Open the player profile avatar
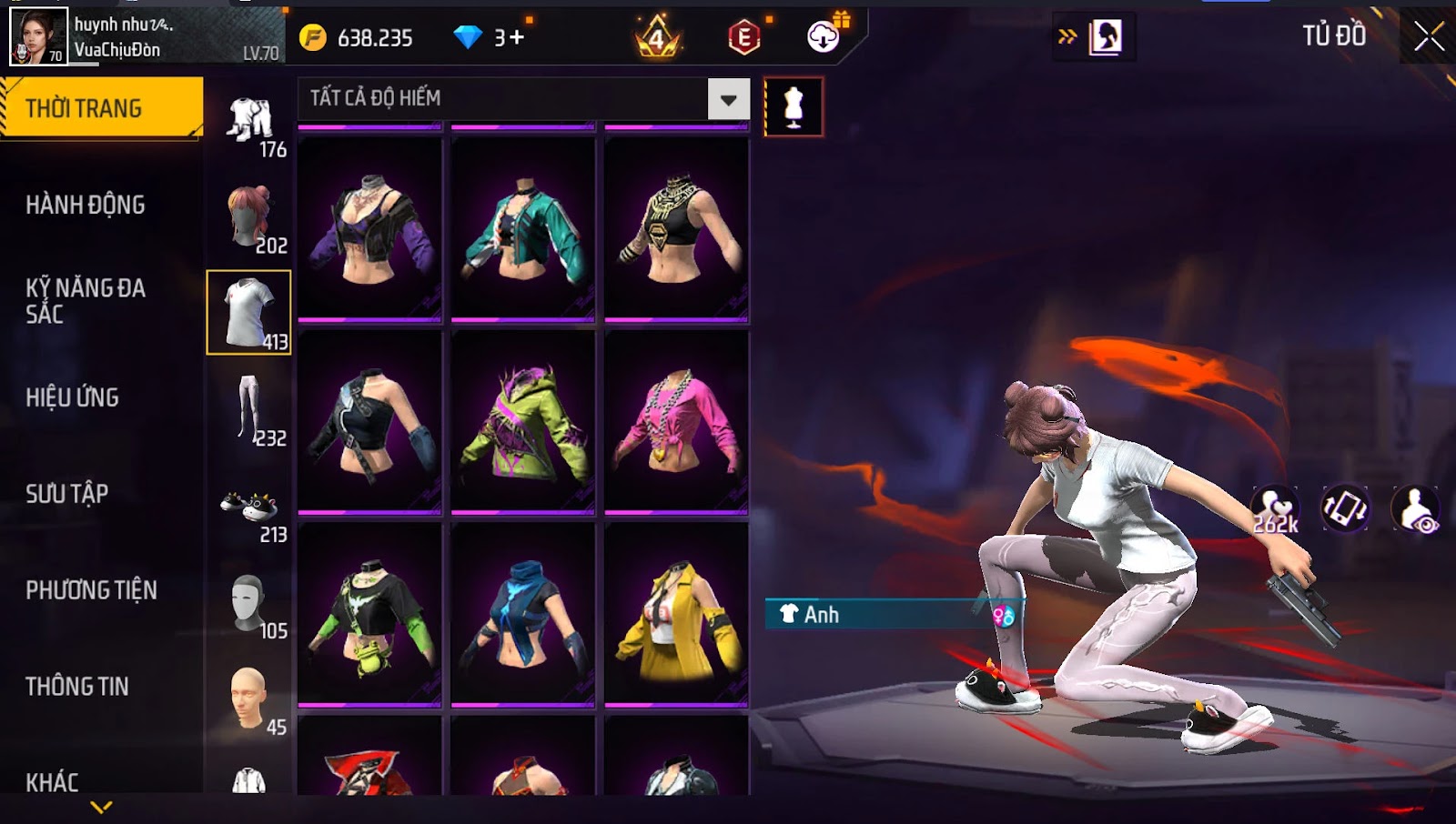 [38, 36]
